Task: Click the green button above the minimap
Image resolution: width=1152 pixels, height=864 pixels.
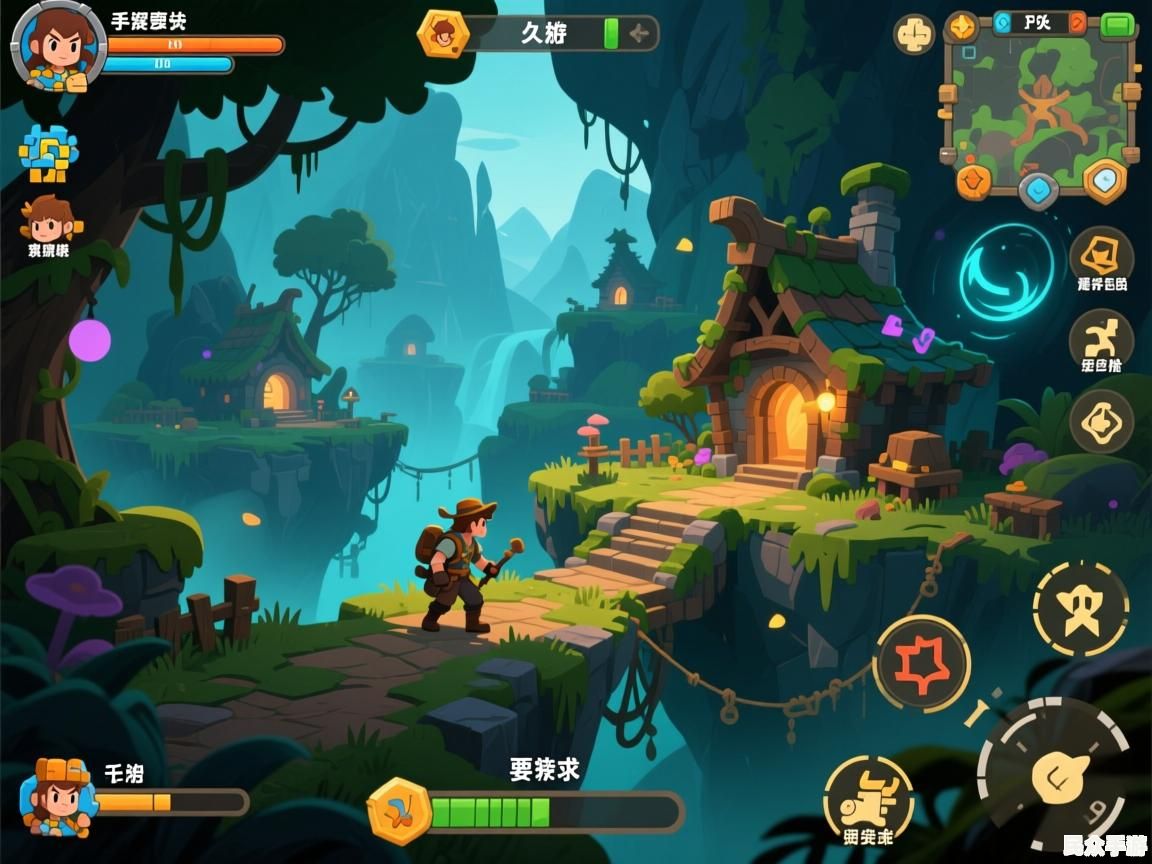Action: [x=1117, y=25]
